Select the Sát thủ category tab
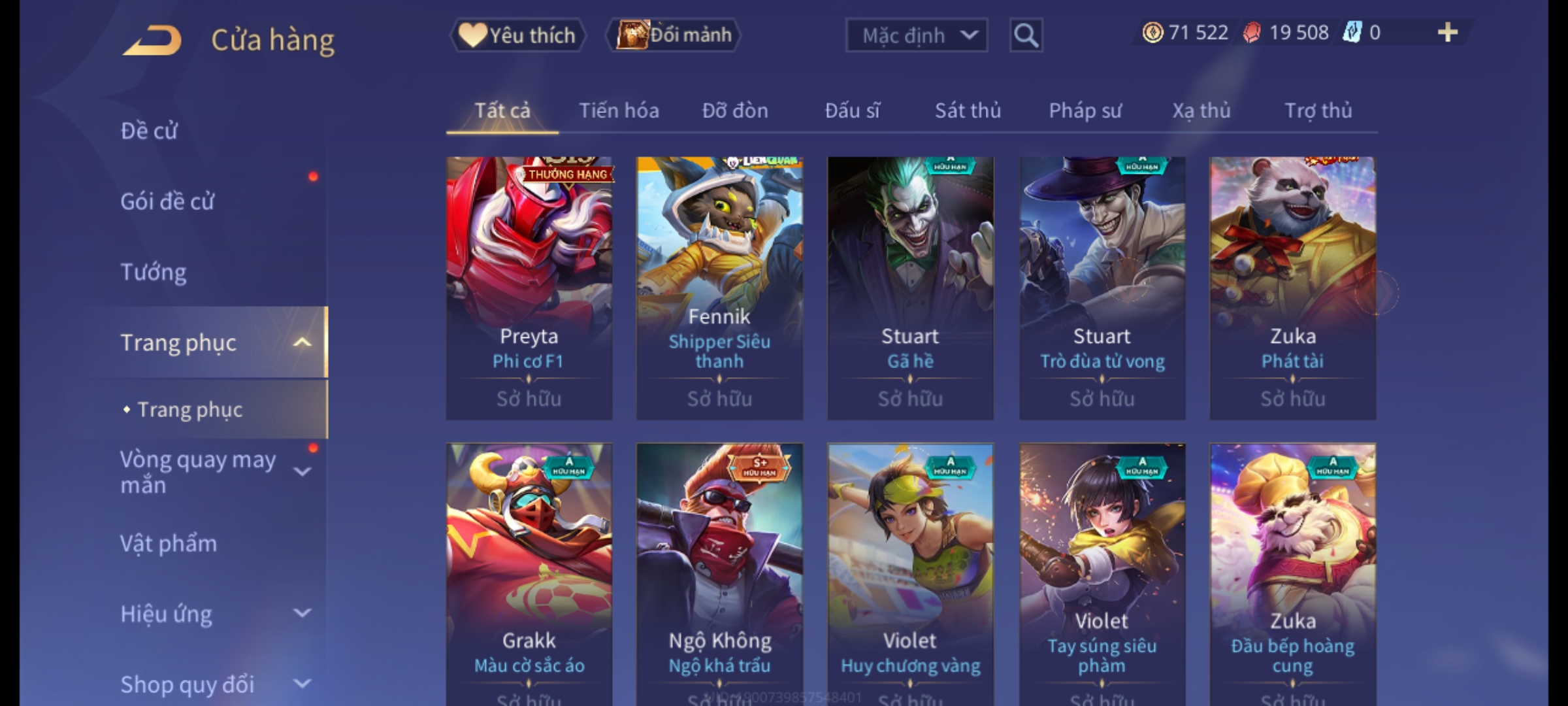Image resolution: width=1568 pixels, height=706 pixels. (x=968, y=110)
